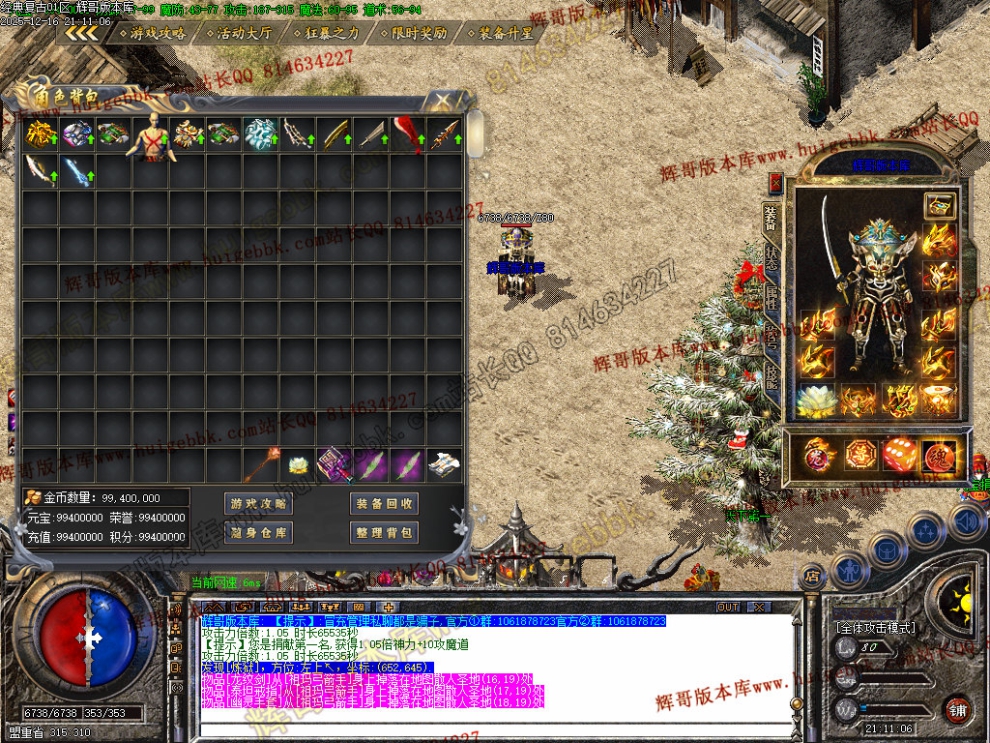The width and height of the screenshot is (990, 743).
Task: Select the purple hammer item in the bag
Action: click(334, 464)
